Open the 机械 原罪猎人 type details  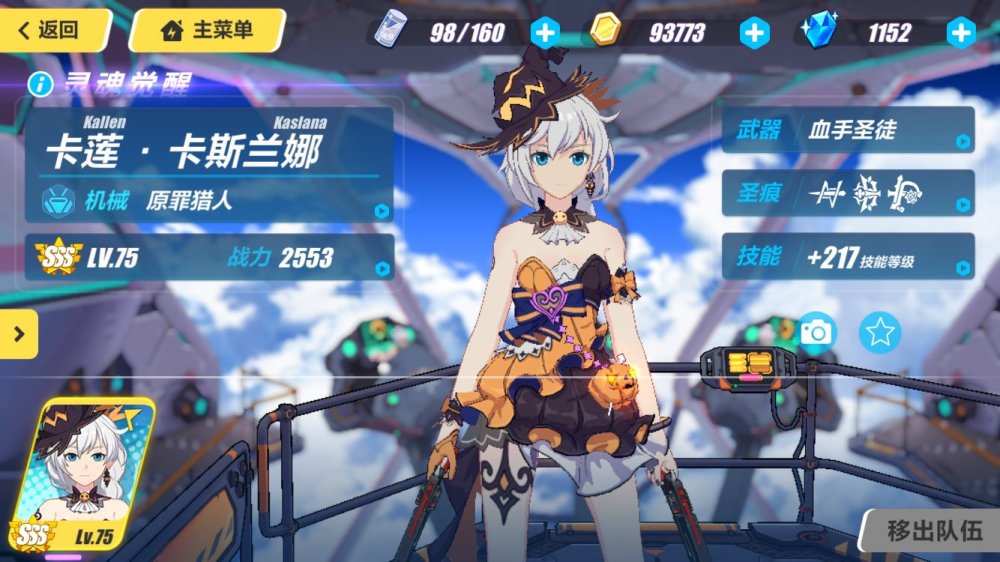click(210, 201)
